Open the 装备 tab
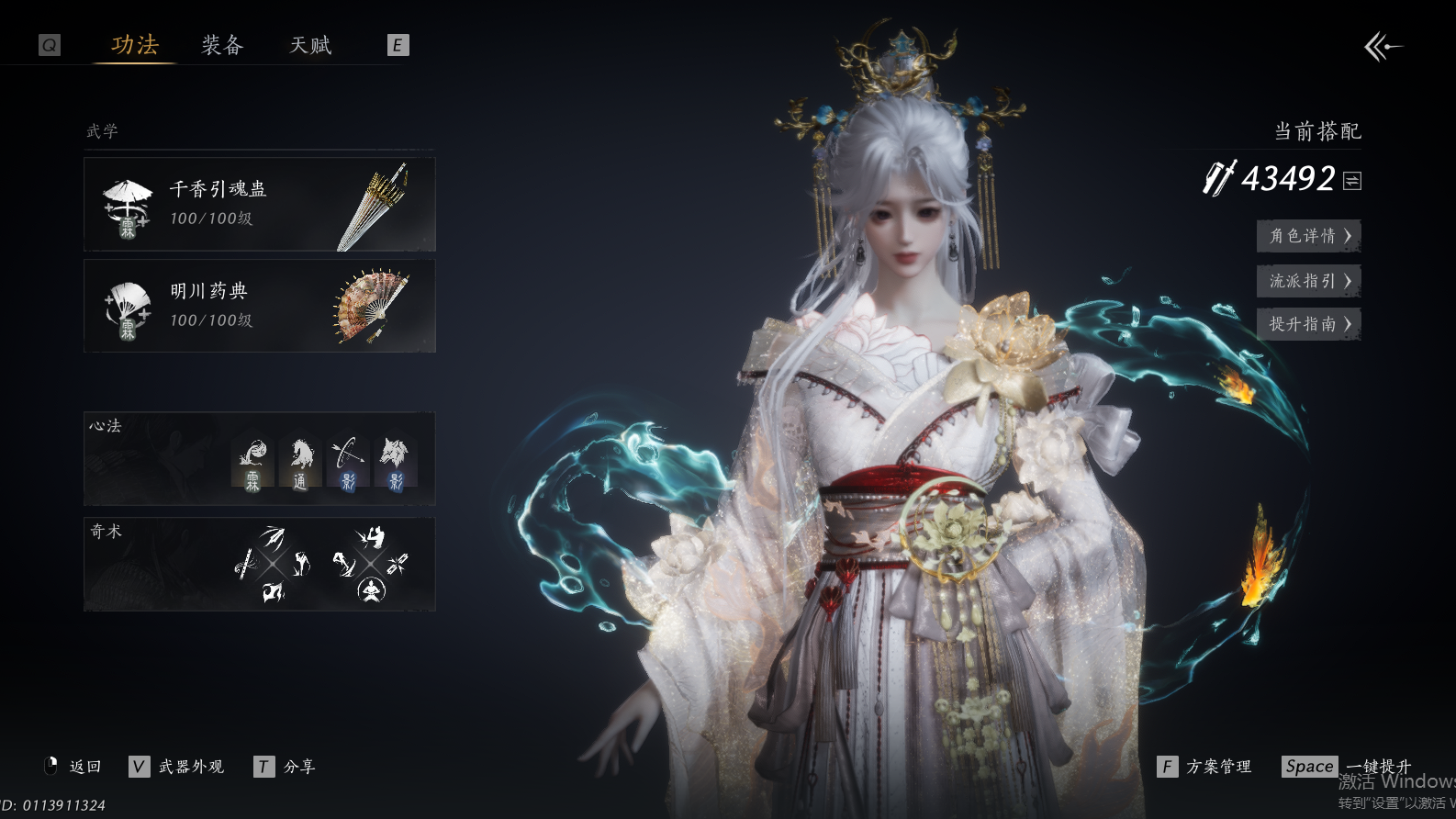Screen dimensions: 1456x819 click(222, 45)
